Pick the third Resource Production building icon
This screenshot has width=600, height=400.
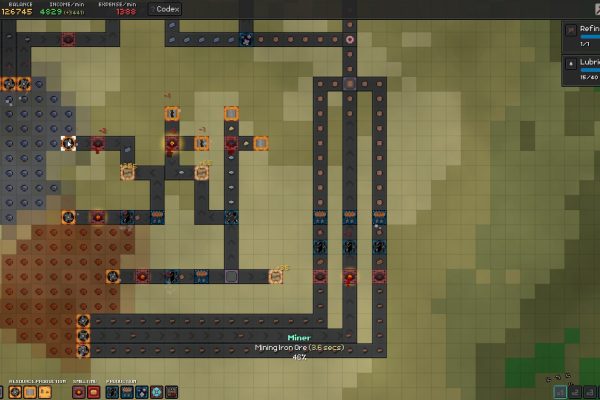point(44,392)
